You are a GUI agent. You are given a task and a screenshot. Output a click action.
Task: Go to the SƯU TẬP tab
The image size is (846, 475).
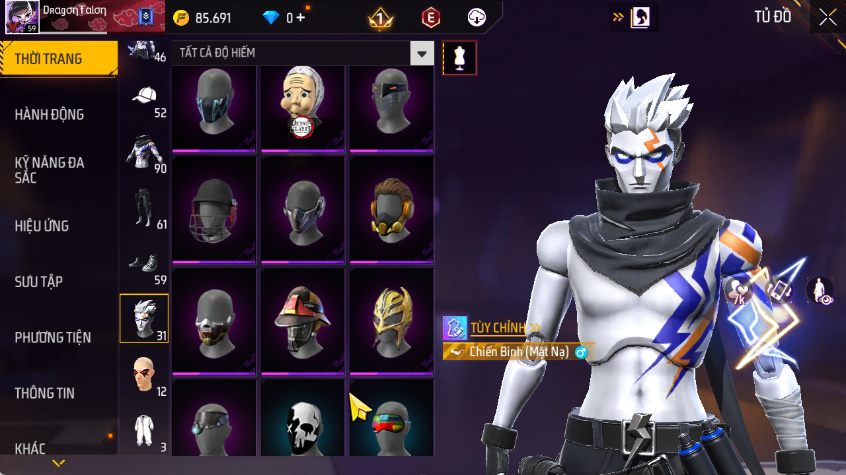[x=39, y=282]
